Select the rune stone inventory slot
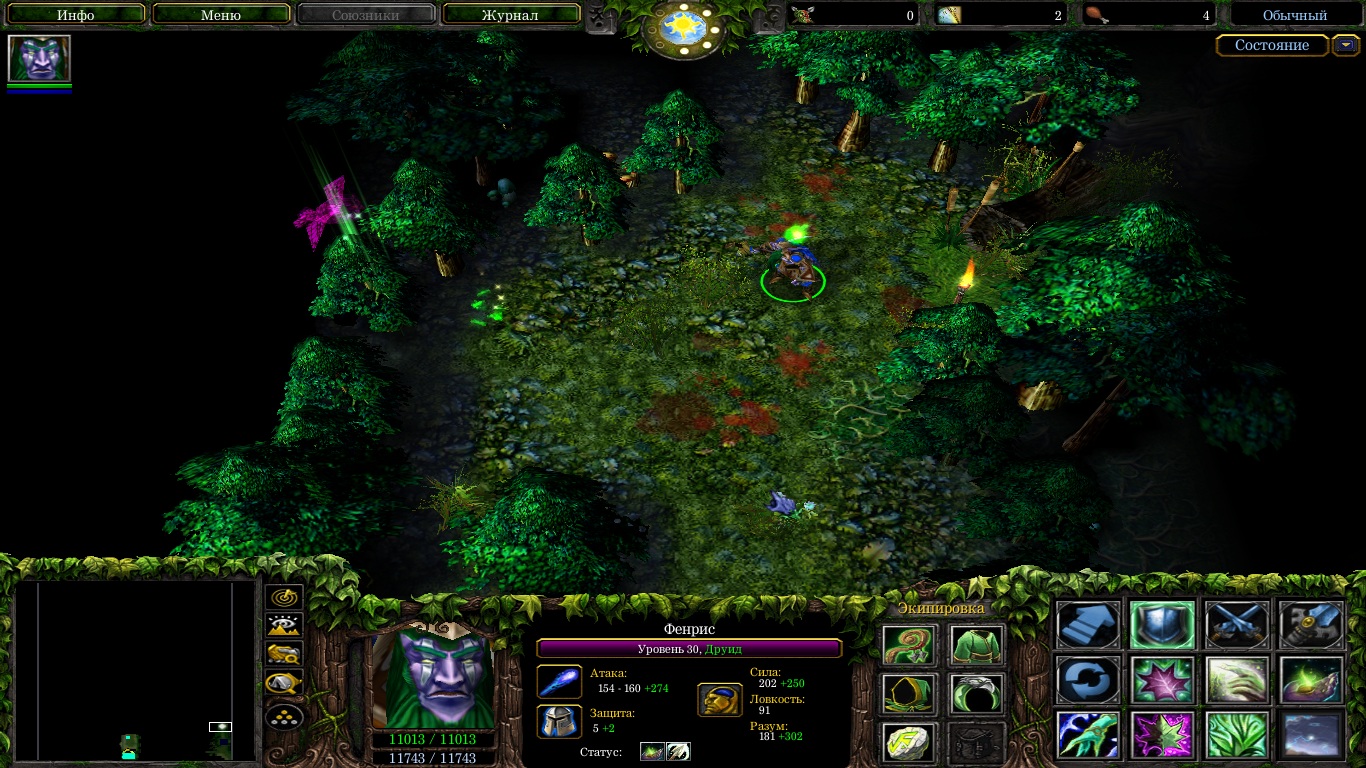This screenshot has height=768, width=1366. 909,741
